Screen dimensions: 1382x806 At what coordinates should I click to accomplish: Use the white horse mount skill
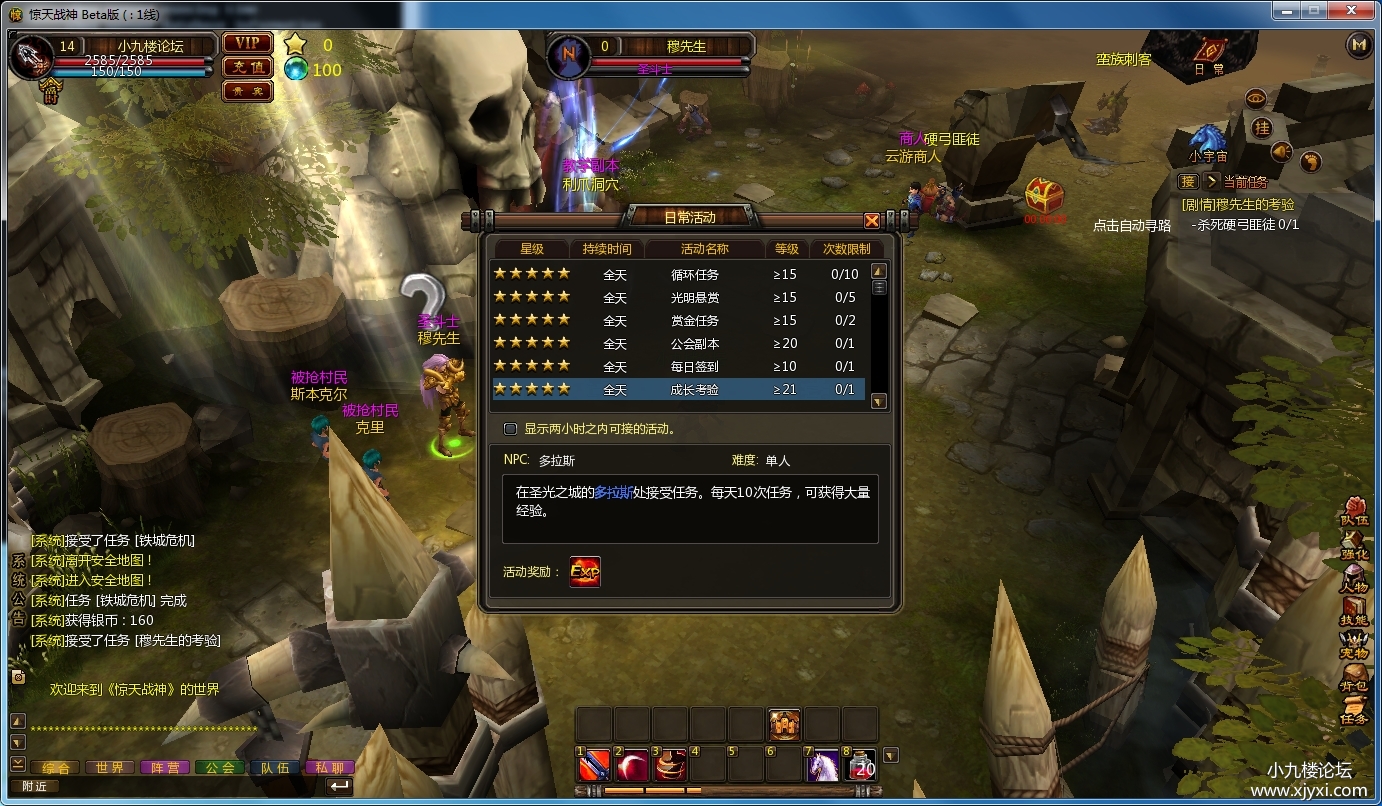pyautogui.click(x=822, y=765)
